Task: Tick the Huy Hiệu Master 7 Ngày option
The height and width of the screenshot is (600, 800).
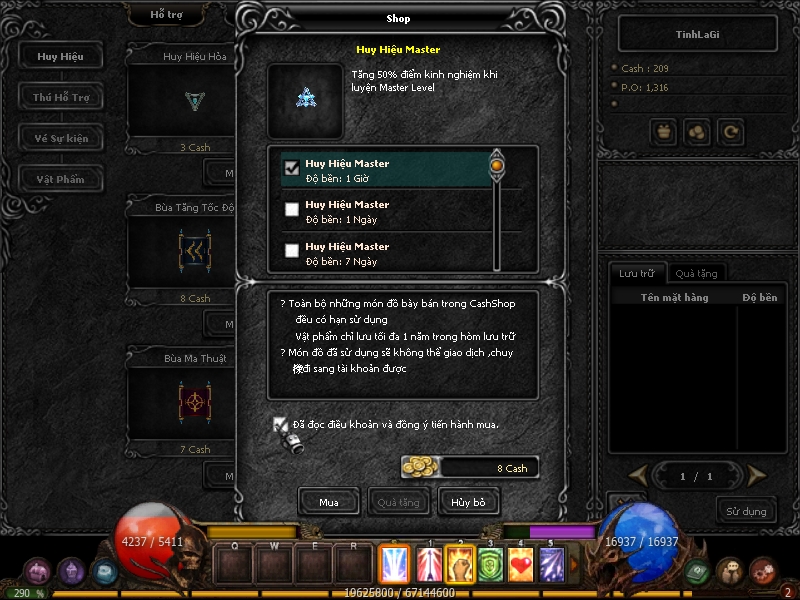Action: point(292,251)
